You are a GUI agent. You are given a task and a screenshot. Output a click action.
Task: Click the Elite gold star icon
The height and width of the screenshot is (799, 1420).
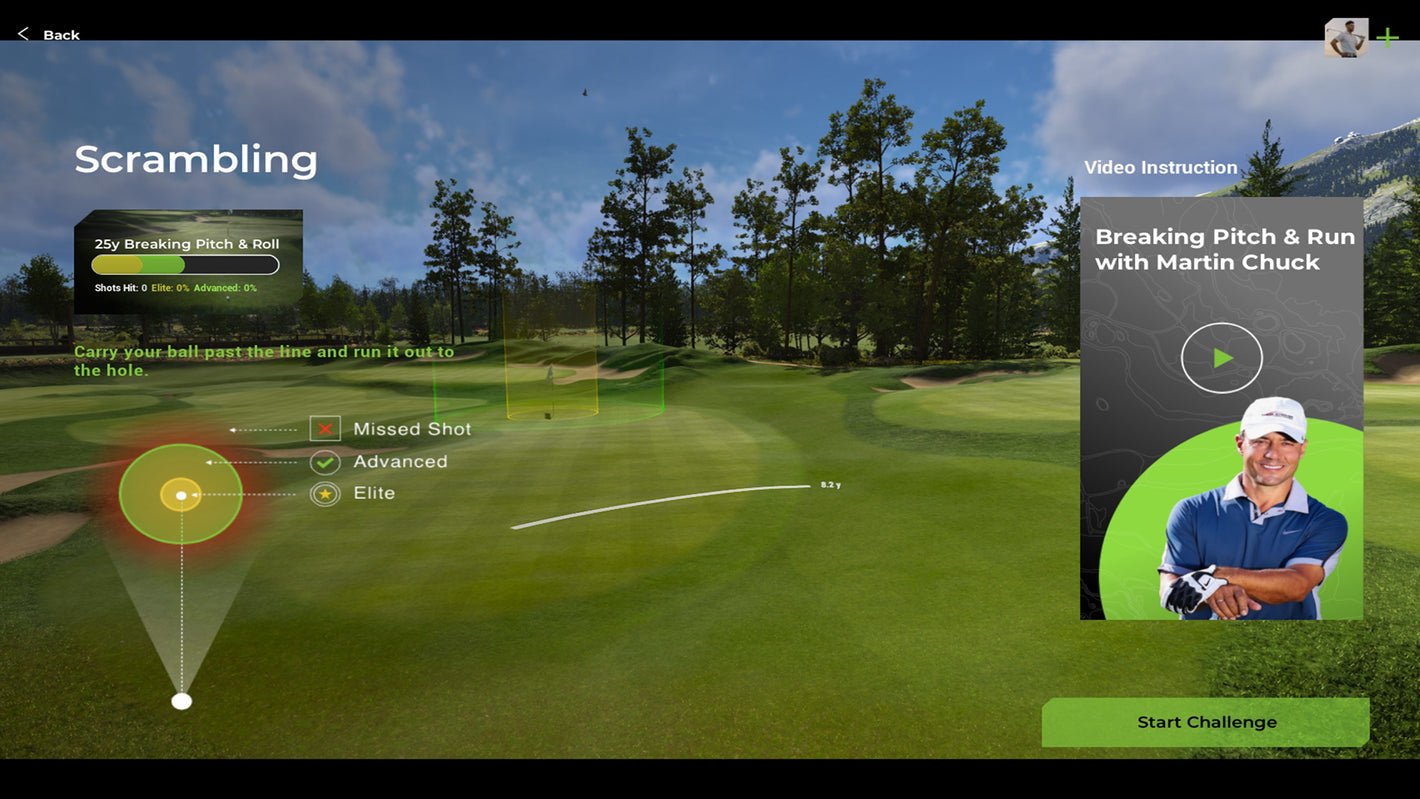click(324, 492)
